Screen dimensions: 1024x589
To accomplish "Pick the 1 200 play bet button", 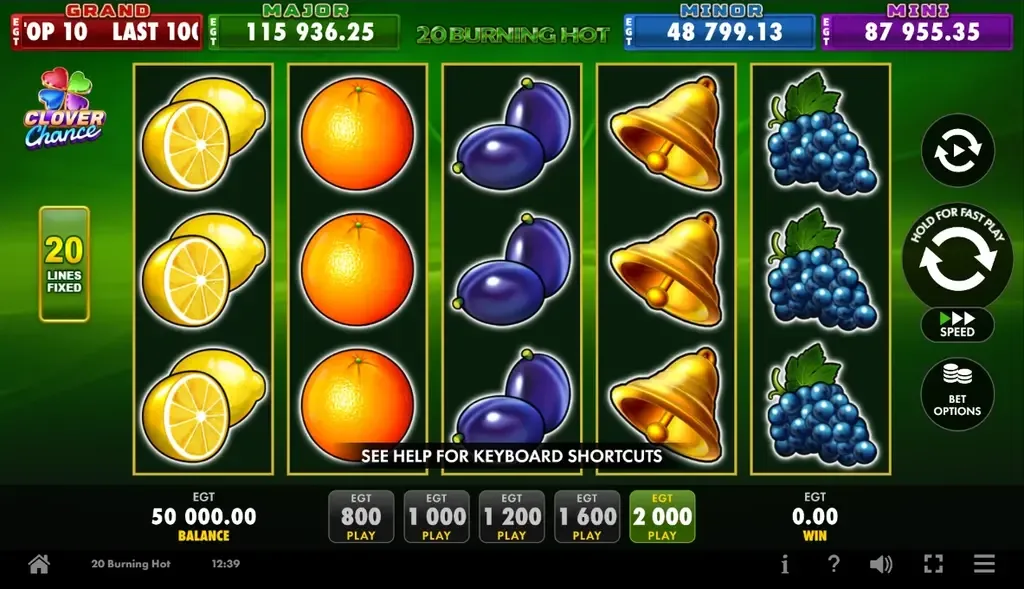I will (x=511, y=517).
